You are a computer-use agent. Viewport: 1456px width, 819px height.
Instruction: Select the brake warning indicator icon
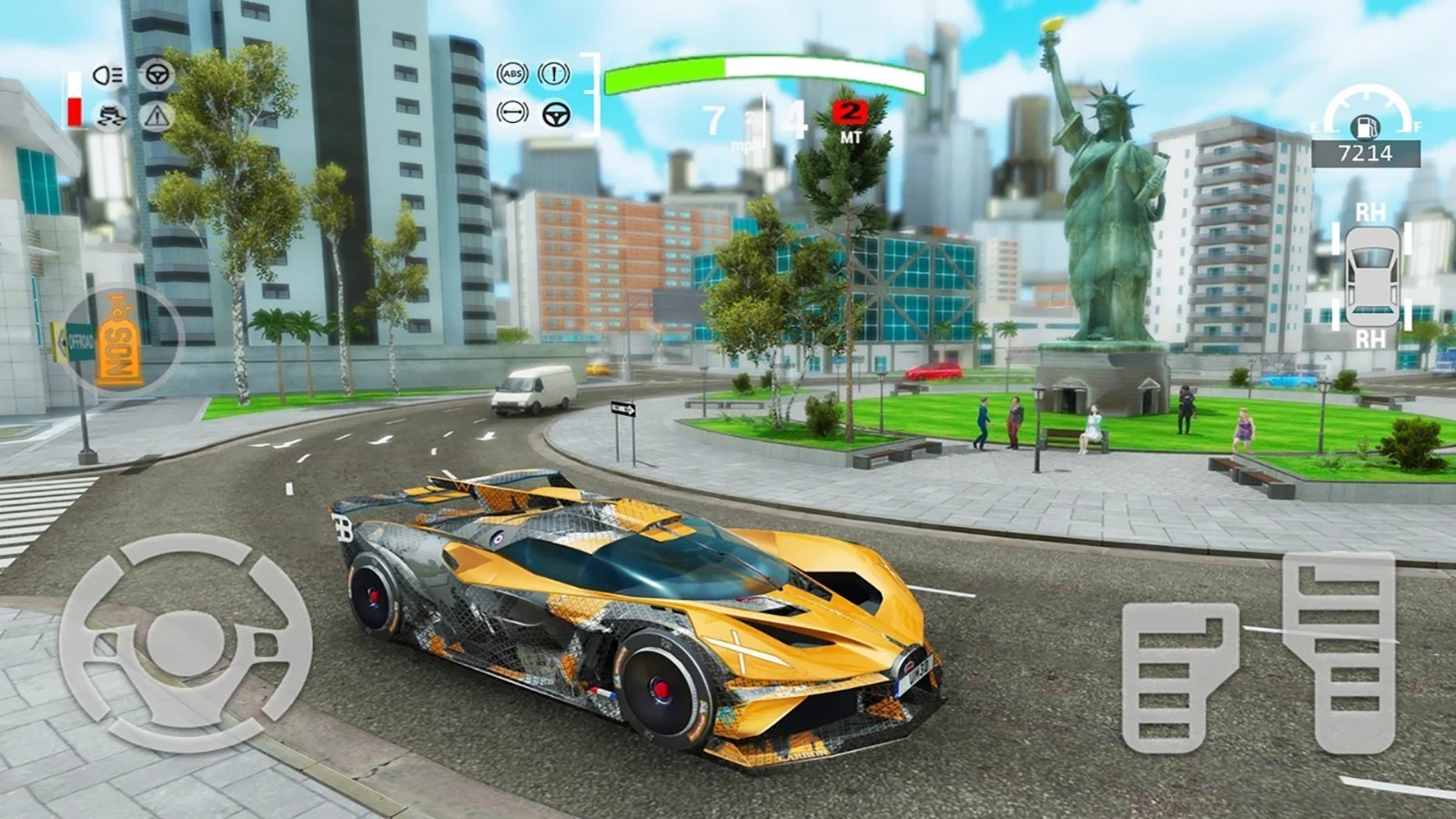pos(554,75)
